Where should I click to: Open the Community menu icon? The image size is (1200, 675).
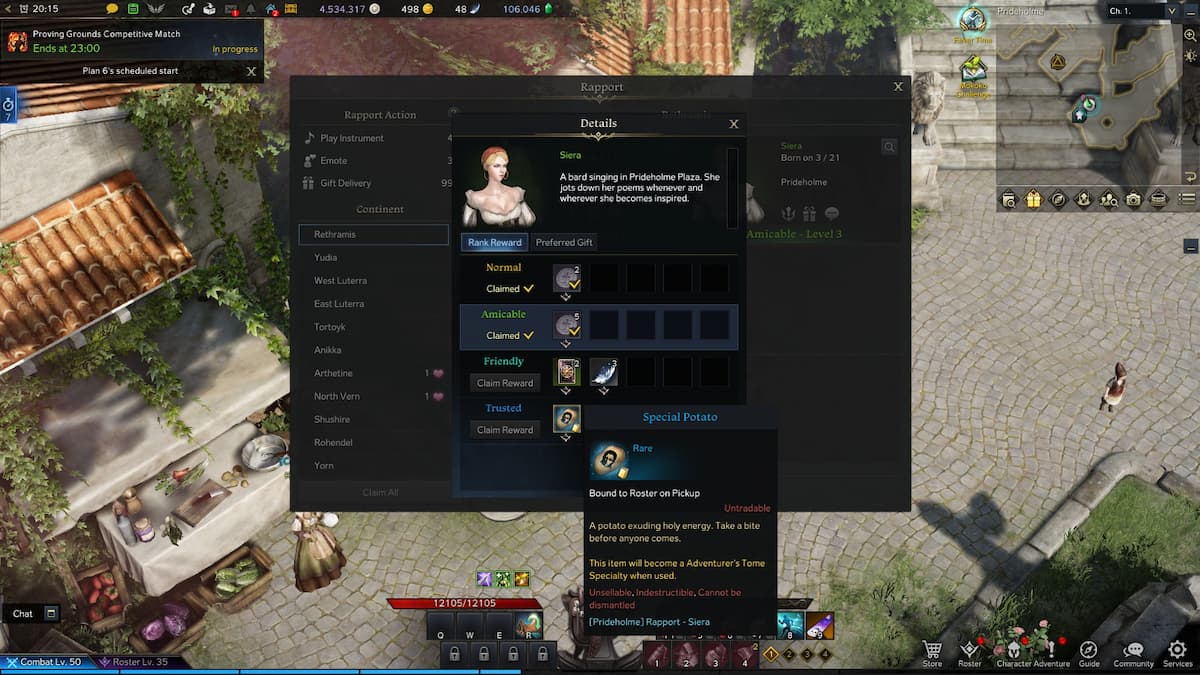point(1133,652)
